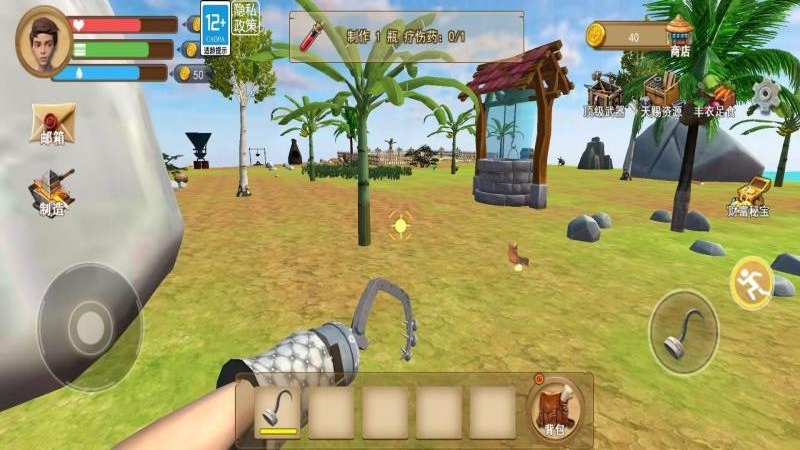
Task: Show the 12+ age rating notice
Action: click(x=214, y=26)
